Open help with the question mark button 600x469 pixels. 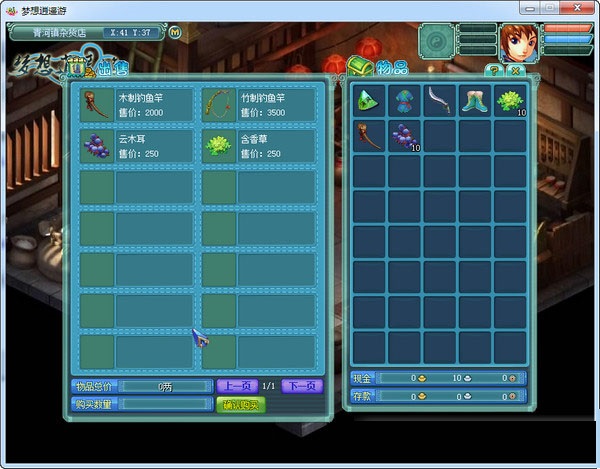(x=493, y=71)
